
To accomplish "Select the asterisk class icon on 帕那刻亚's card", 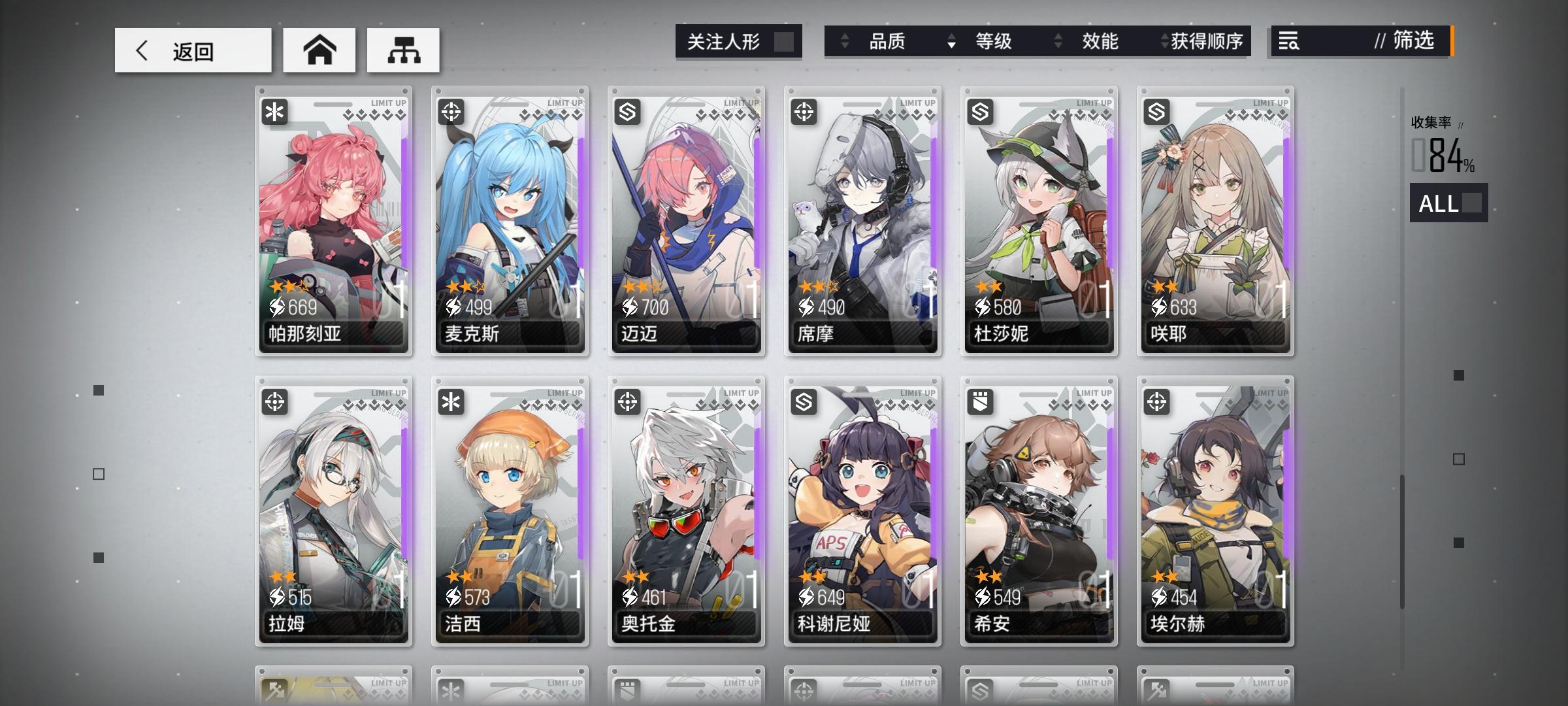I will point(275,112).
